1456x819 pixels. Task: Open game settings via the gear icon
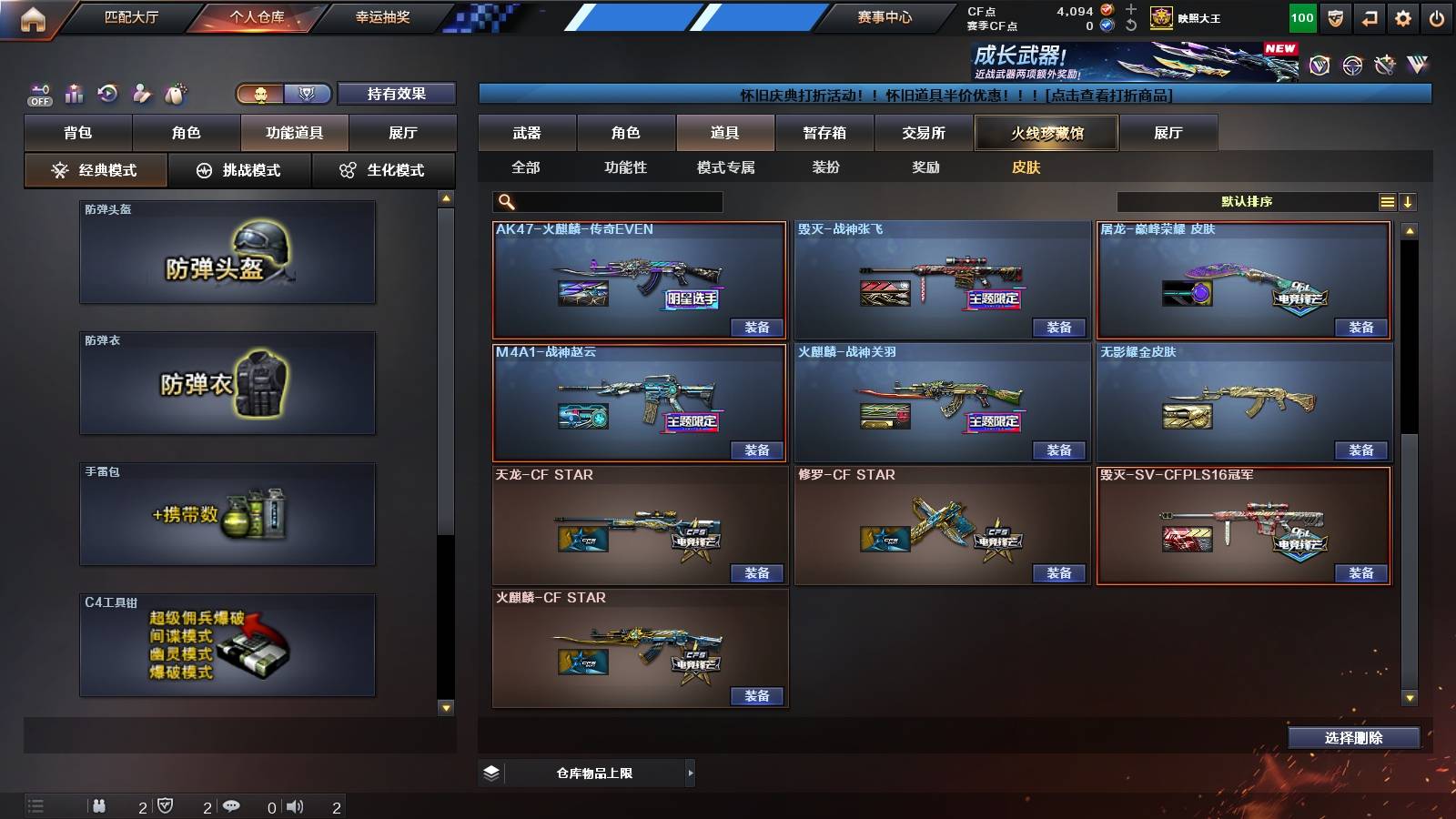pyautogui.click(x=1401, y=17)
